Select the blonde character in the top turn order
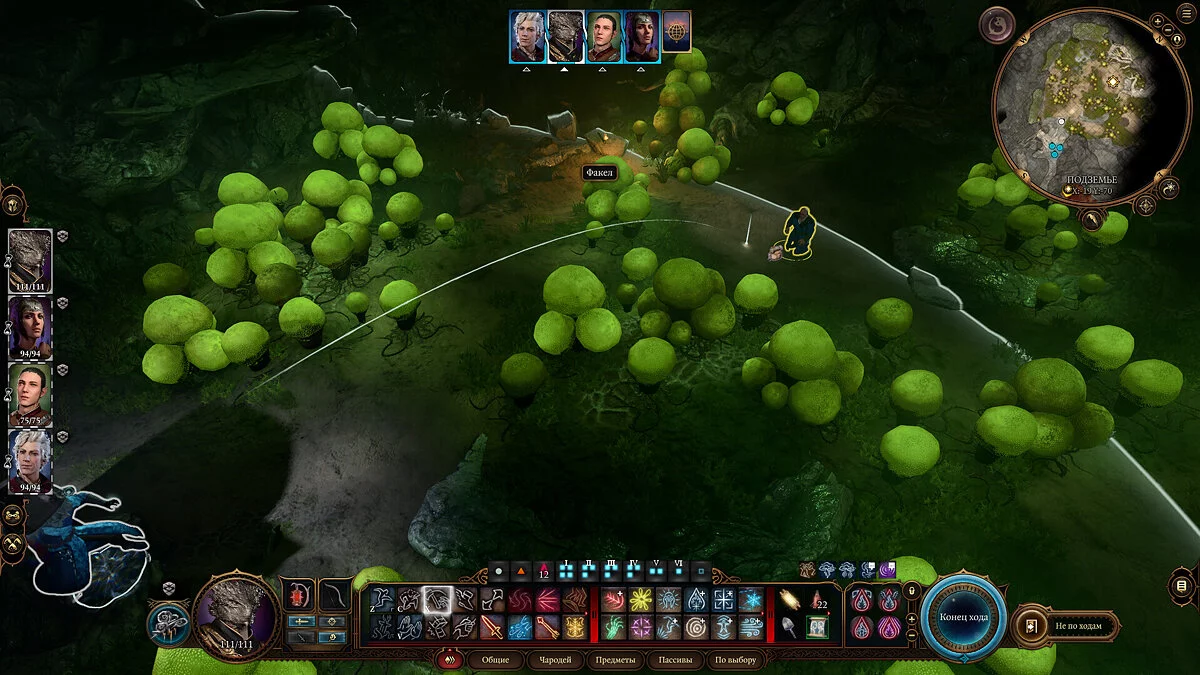This screenshot has width=1200, height=675. [527, 37]
